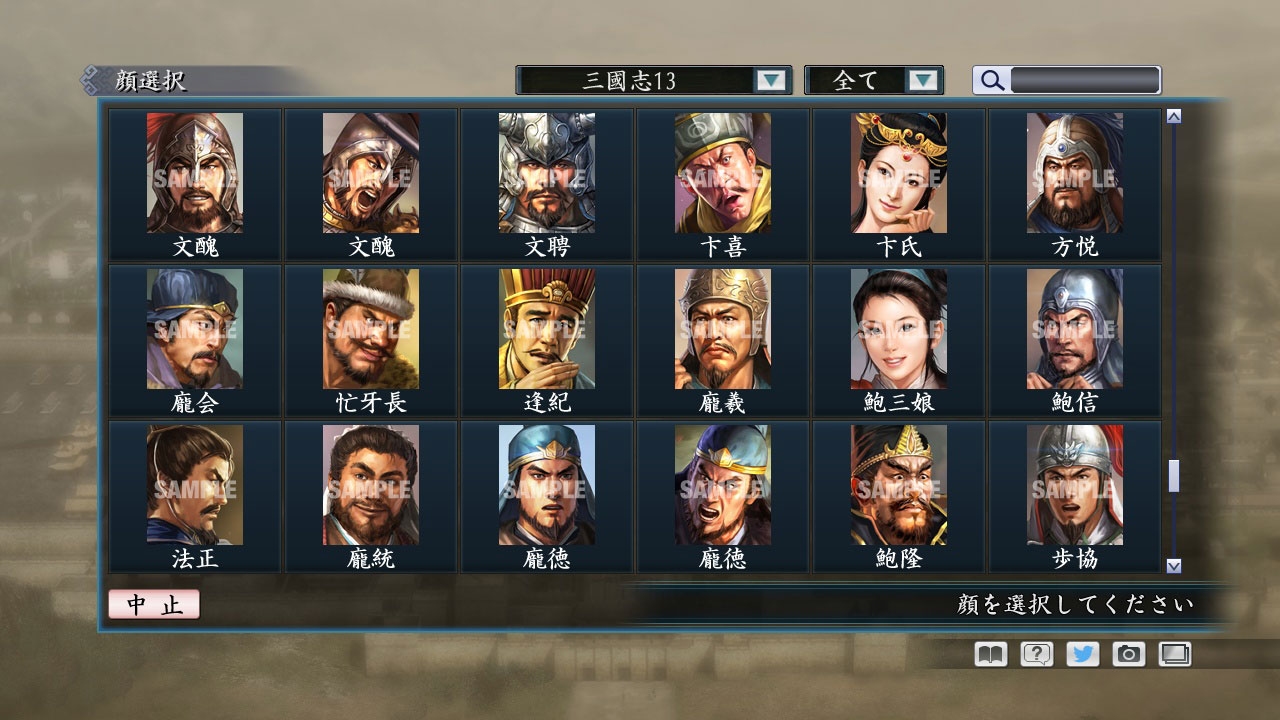Choose the 逢紀 golden-hat portrait
The image size is (1280, 720).
click(x=547, y=330)
